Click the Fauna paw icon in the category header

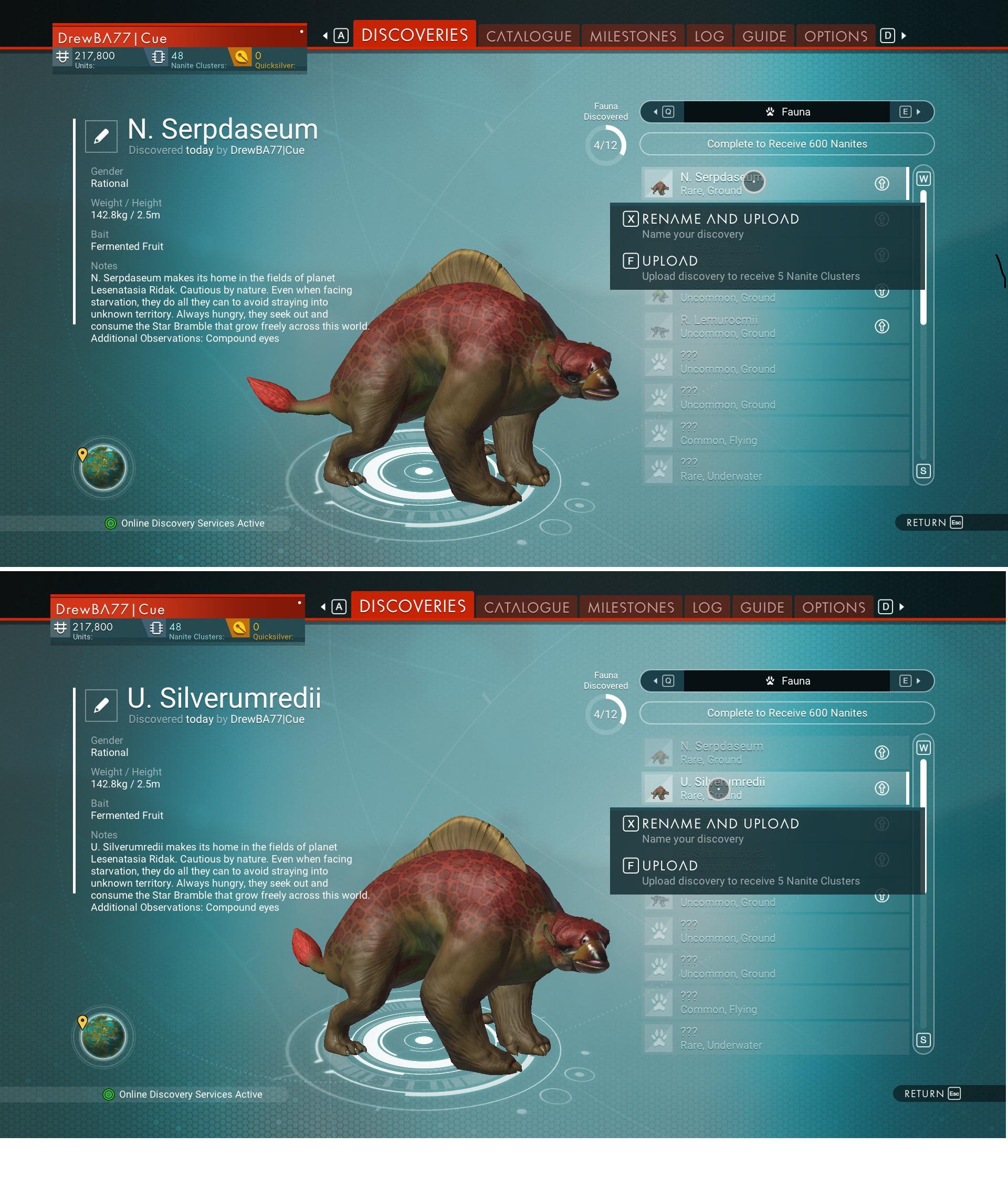click(770, 112)
